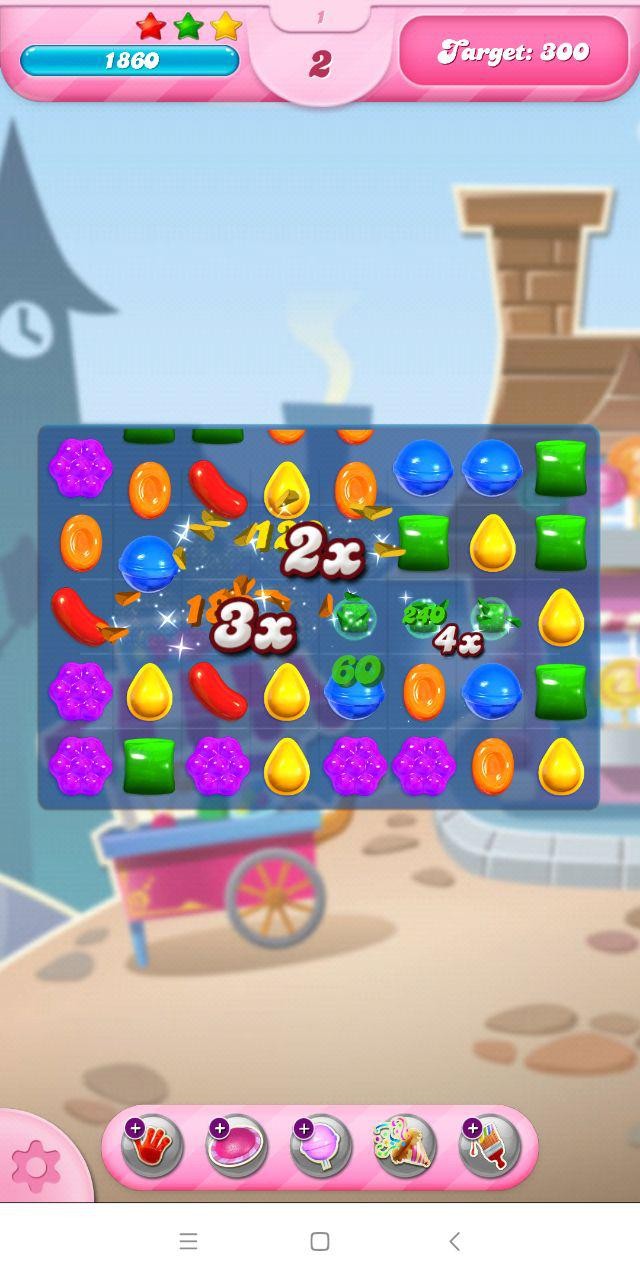Screen dimensions: 640x1280
Task: Open the pink gear settings menu
Action: coord(36,1165)
